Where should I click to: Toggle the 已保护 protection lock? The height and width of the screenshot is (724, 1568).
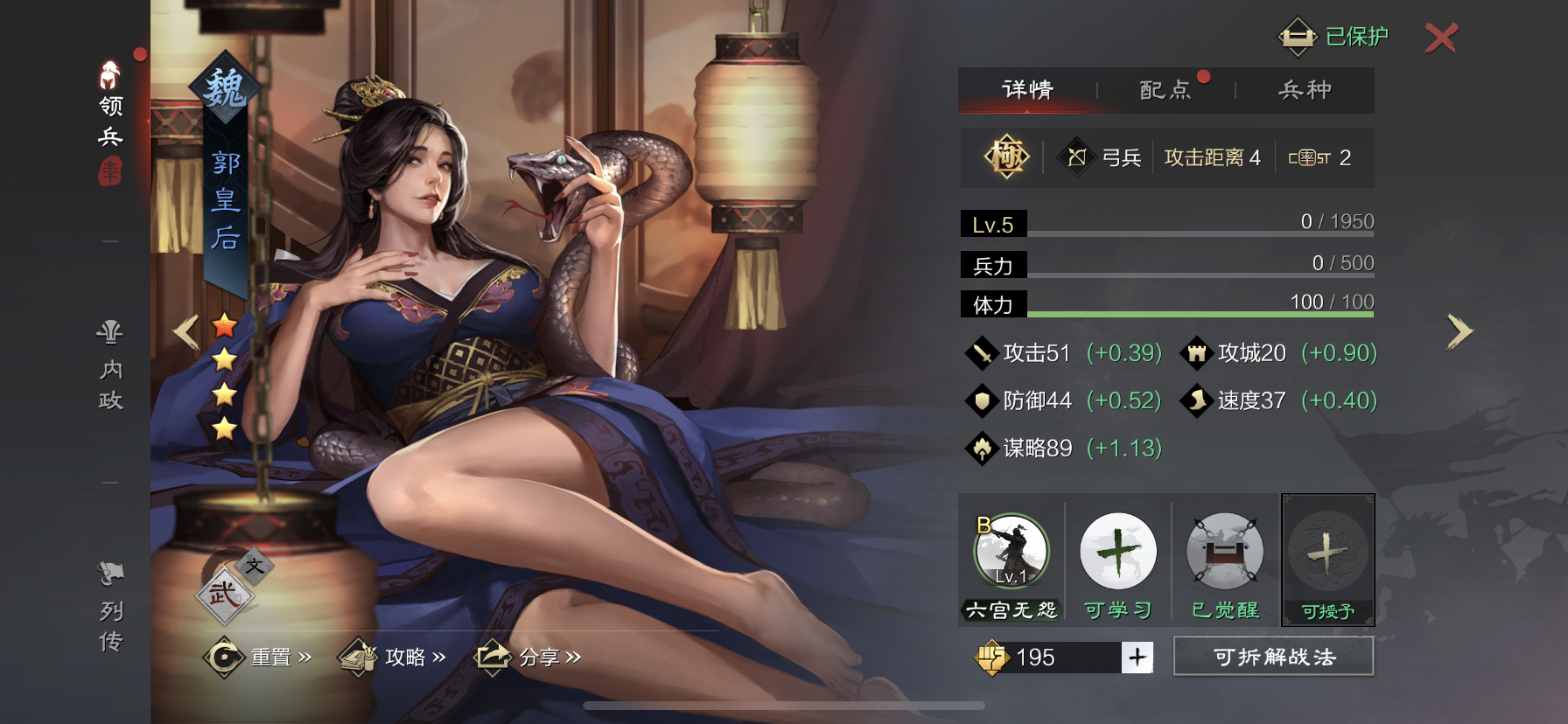point(1333,37)
